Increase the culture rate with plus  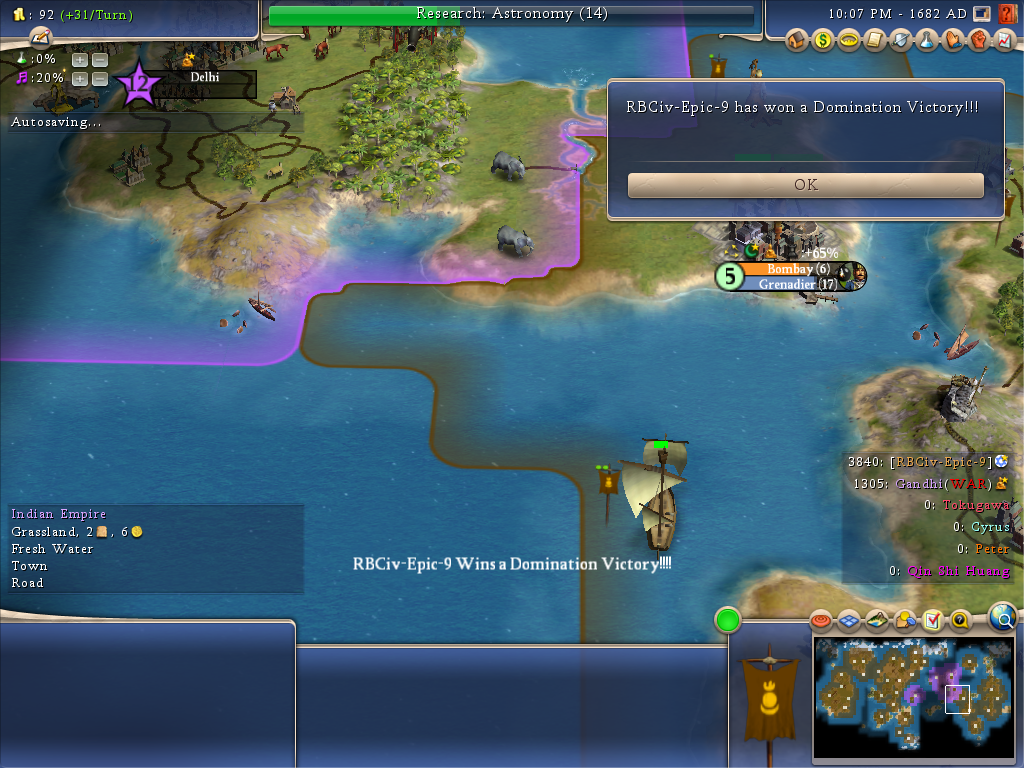coord(79,78)
